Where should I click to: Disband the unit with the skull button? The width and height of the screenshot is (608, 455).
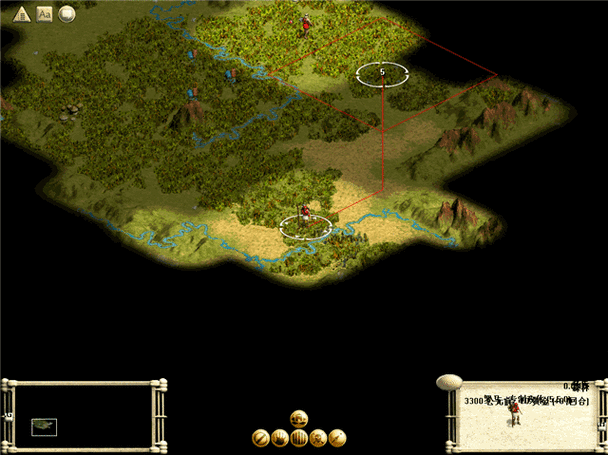318,437
